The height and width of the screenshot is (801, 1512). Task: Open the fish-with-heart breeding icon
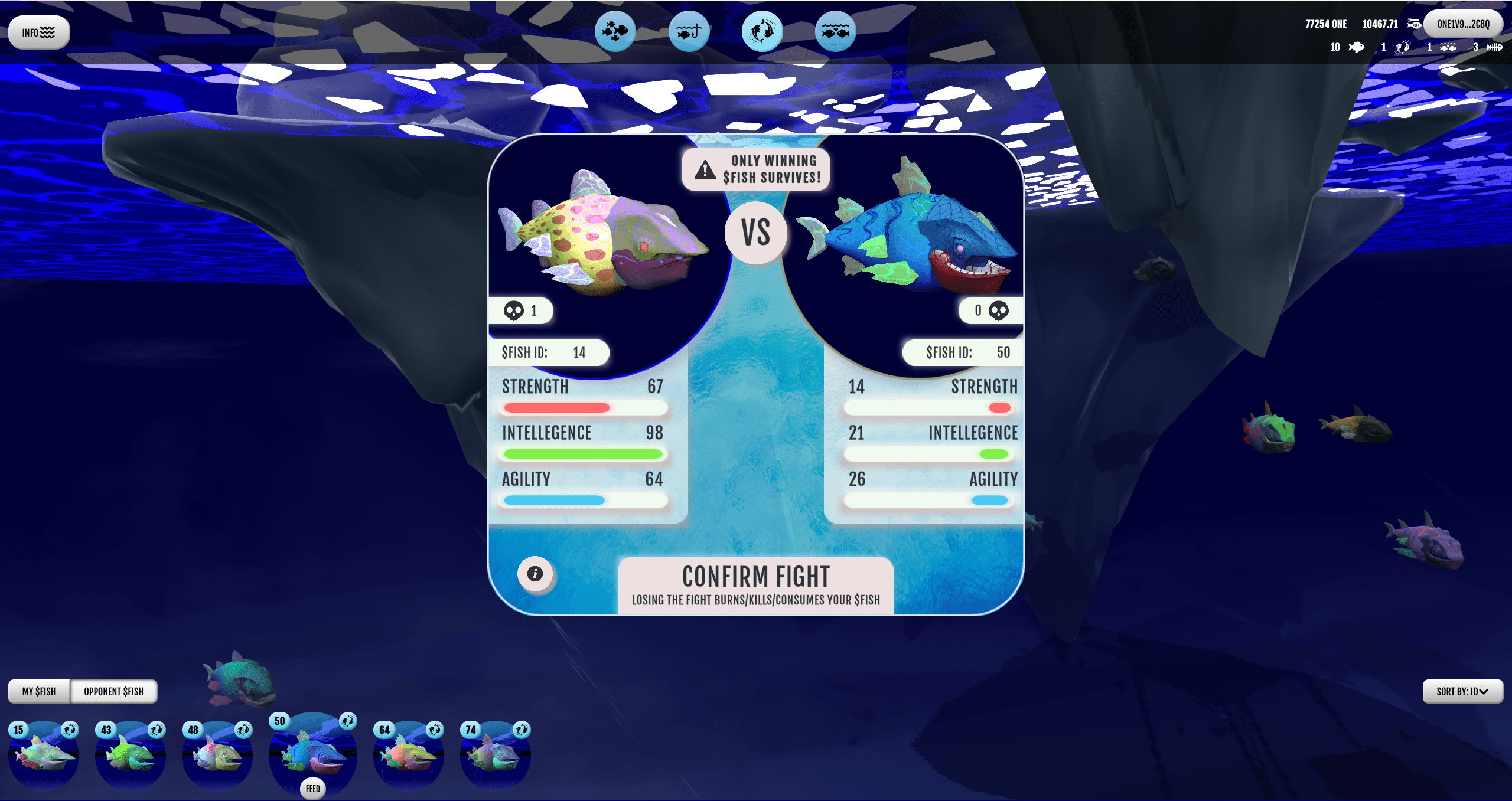[835, 32]
